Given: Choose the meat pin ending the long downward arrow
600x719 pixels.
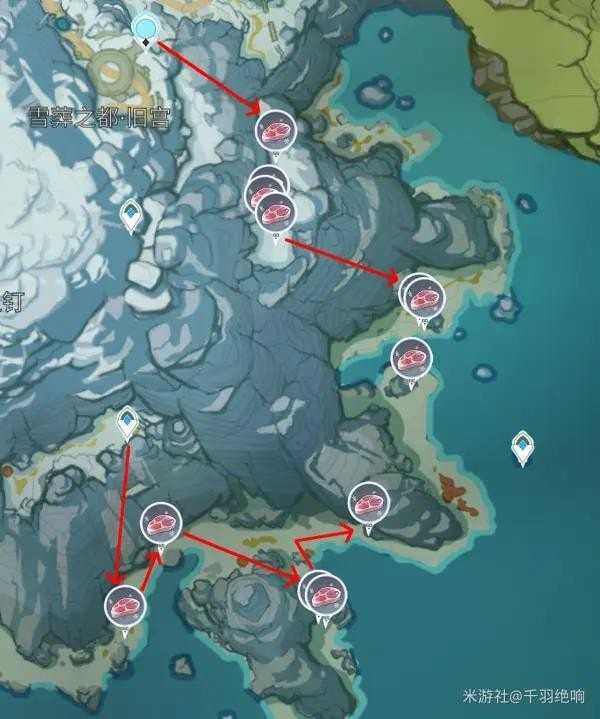Looking at the screenshot, I should [x=124, y=606].
